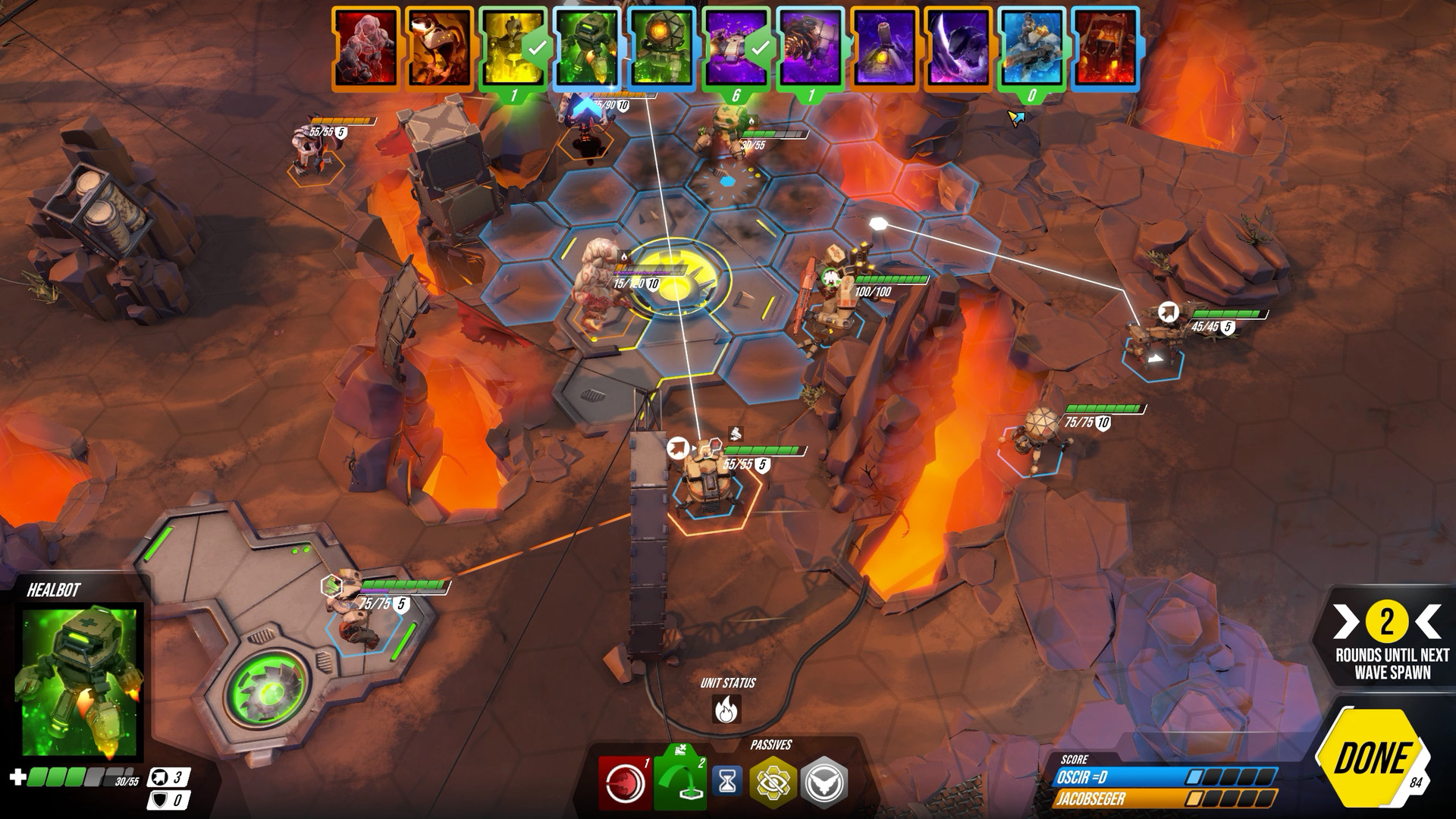This screenshot has height=819, width=1456.
Task: Select the yellow mech turn card
Action: coord(513,47)
